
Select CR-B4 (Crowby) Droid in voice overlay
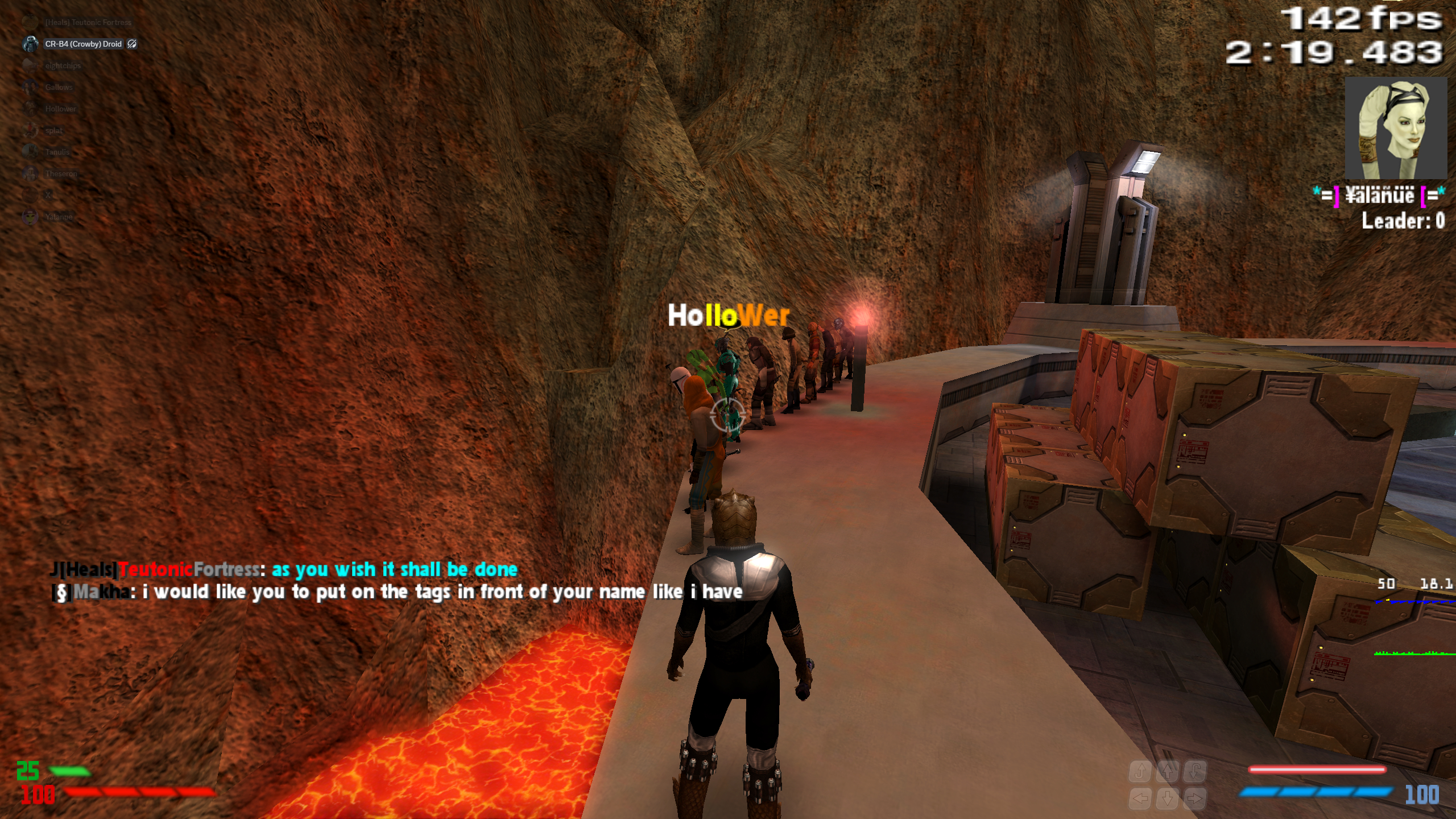coord(83,44)
